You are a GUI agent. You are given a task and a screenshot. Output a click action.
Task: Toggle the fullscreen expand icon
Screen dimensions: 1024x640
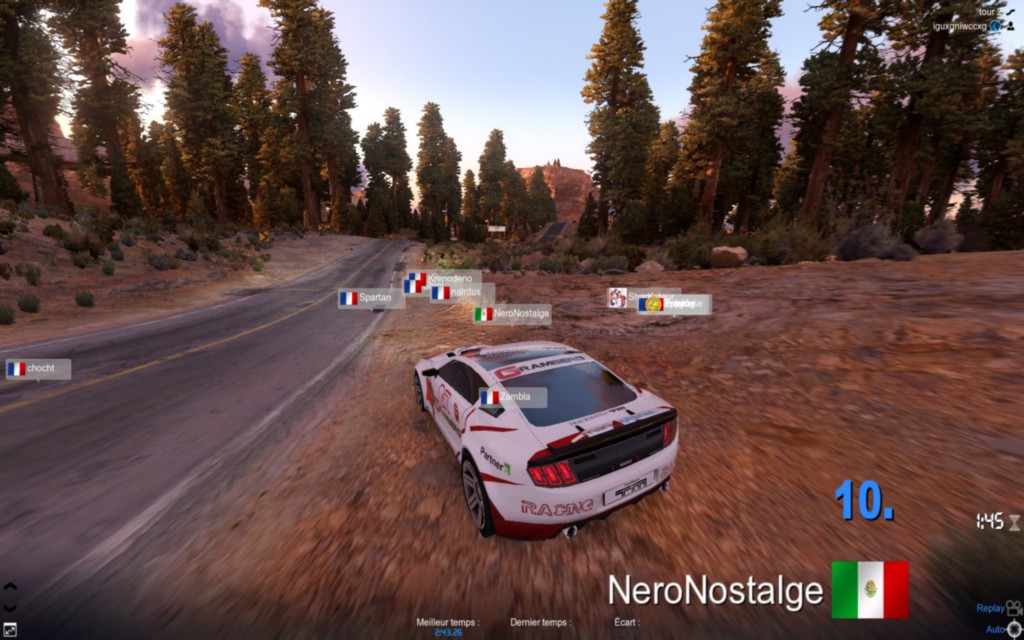(10, 630)
